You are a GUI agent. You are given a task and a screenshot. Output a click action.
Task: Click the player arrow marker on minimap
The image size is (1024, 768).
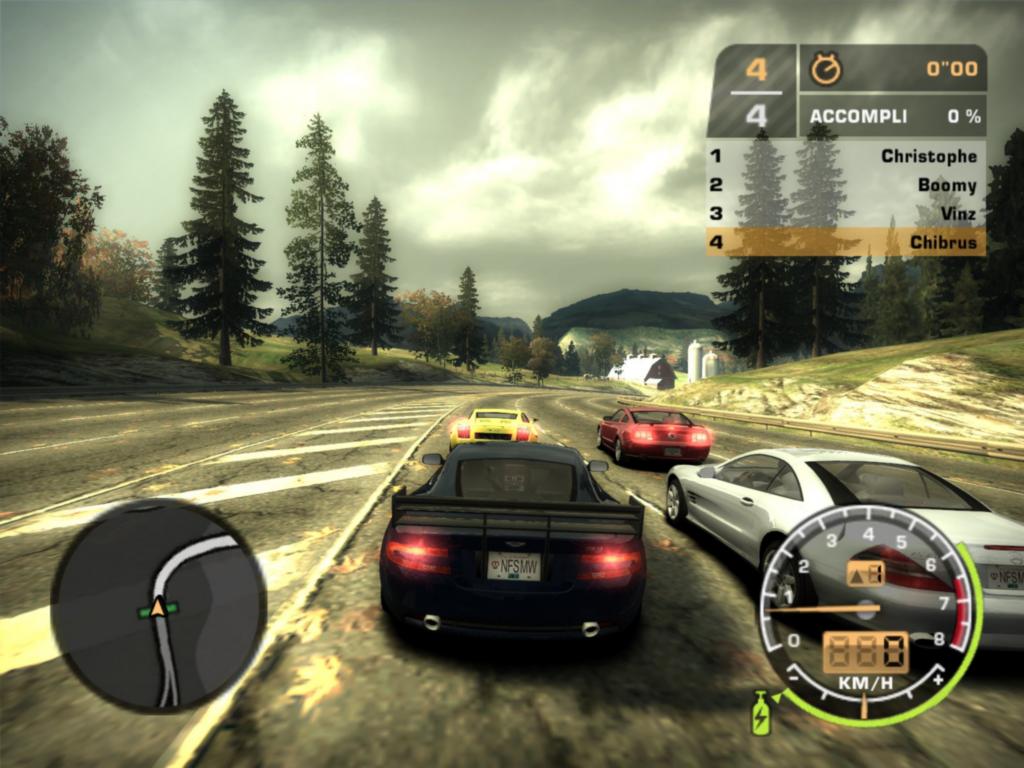158,607
